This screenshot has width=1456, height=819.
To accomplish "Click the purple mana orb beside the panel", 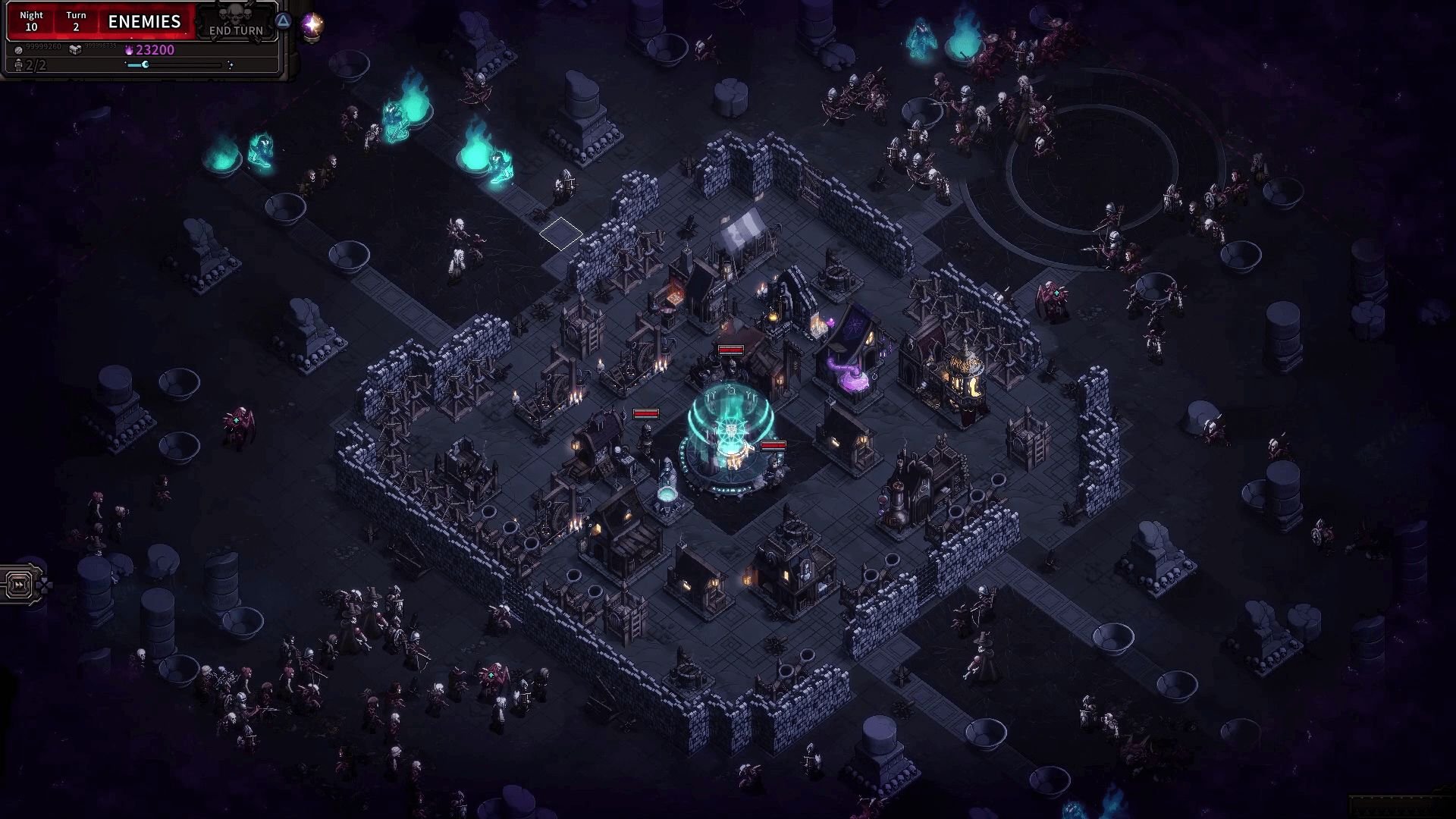I will (312, 26).
